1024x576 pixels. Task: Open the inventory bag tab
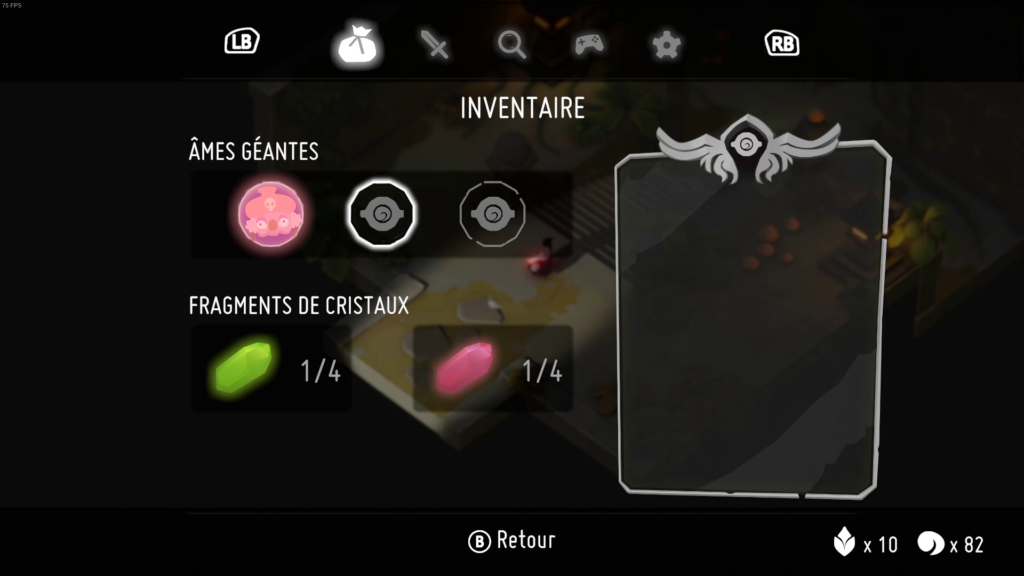tap(356, 45)
